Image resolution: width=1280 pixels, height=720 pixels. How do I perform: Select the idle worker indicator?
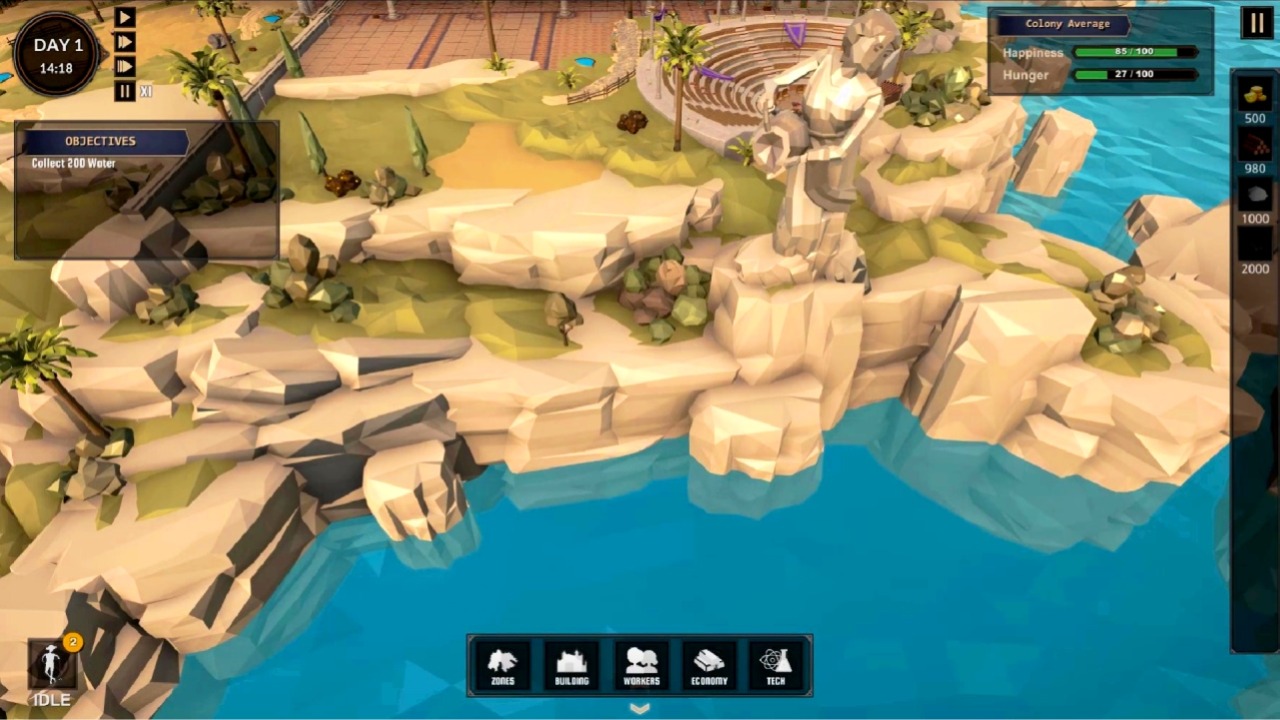point(52,665)
